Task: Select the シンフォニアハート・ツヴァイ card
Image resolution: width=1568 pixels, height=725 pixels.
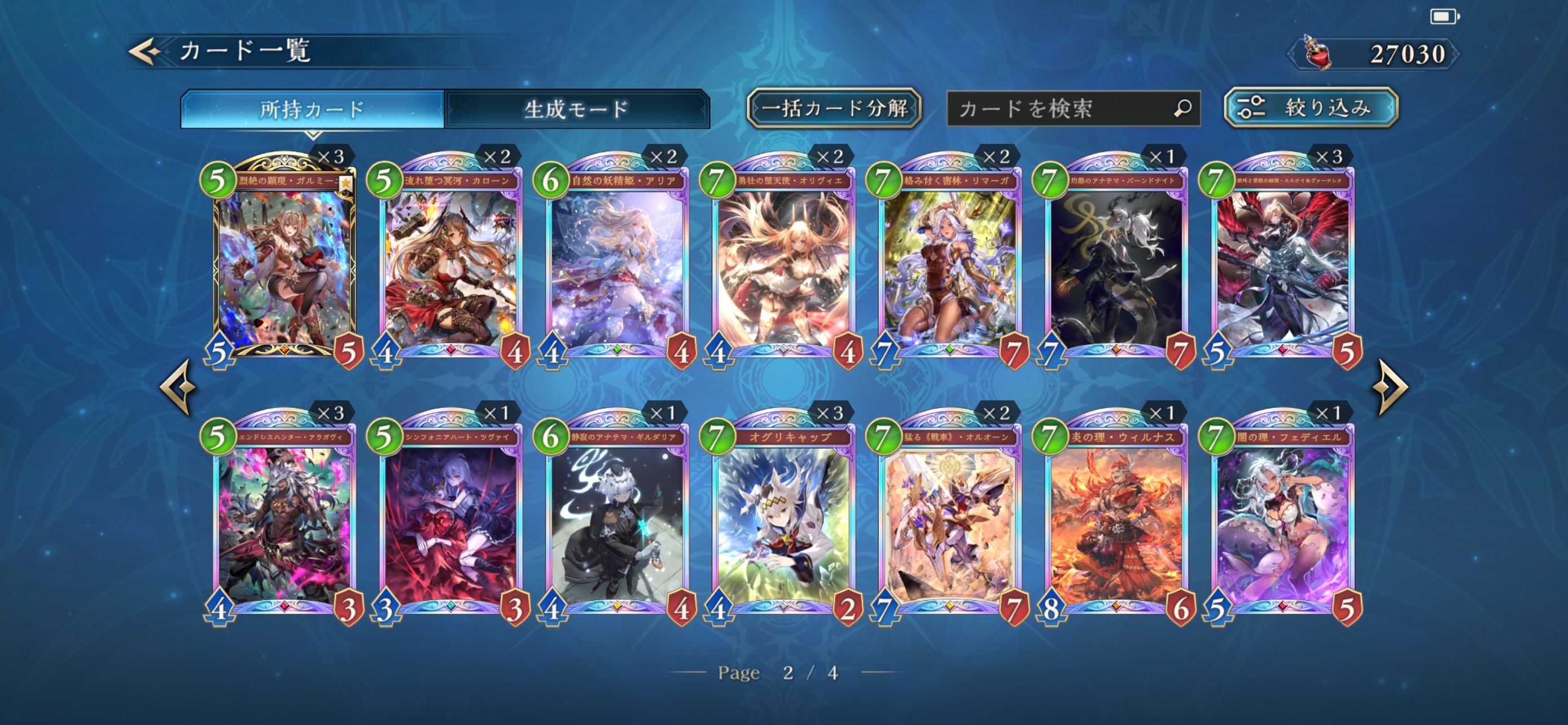Action: click(451, 517)
